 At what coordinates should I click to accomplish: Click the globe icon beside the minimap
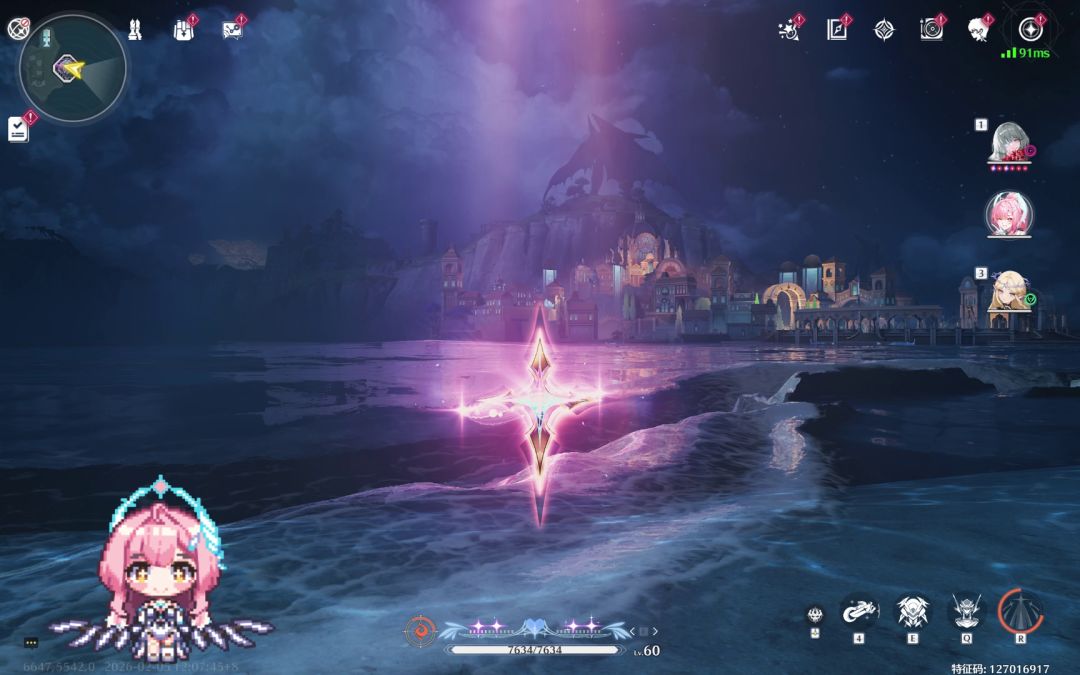click(x=17, y=29)
